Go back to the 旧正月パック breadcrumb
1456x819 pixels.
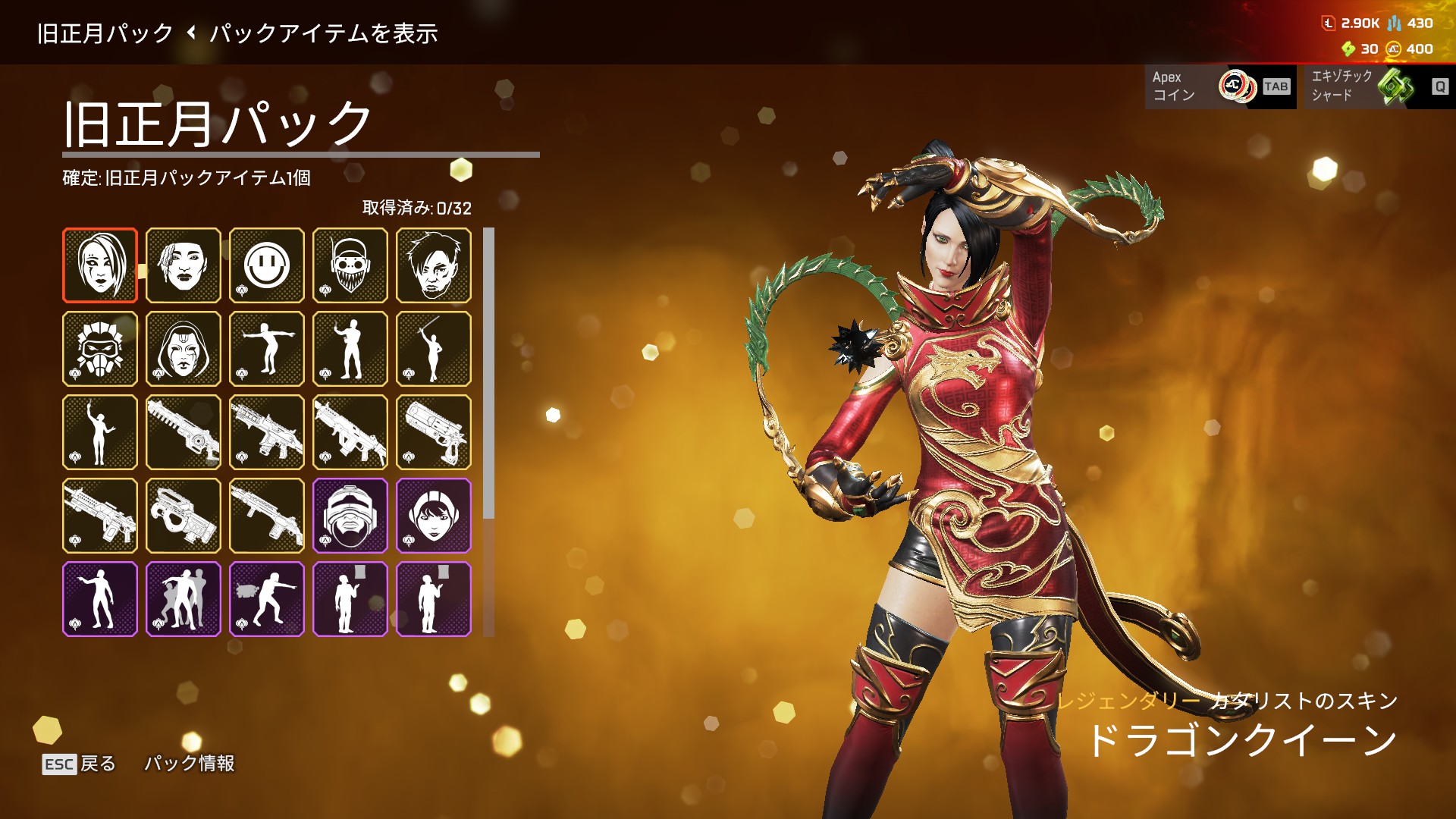click(x=105, y=33)
